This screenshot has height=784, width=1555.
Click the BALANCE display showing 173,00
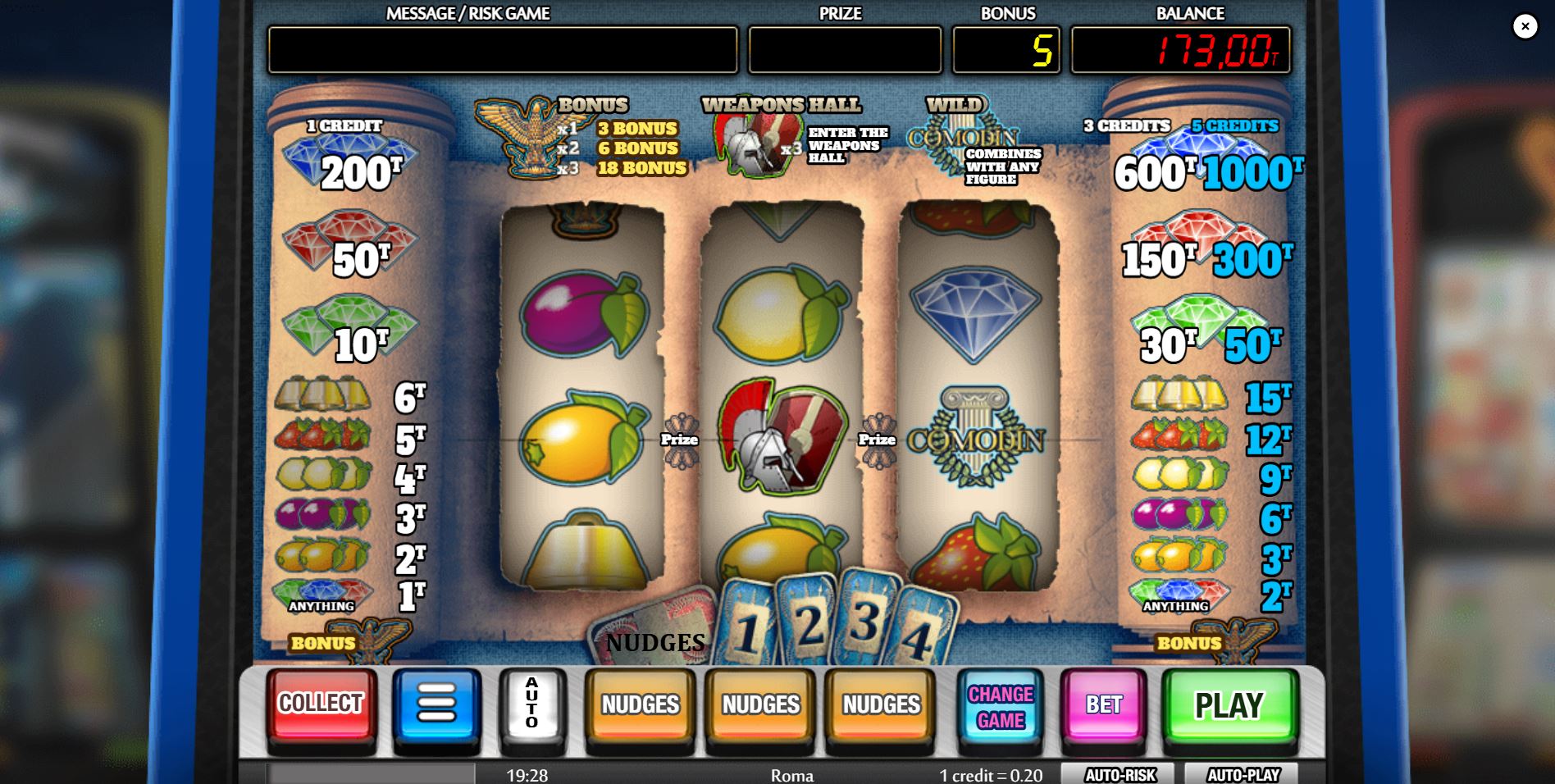(1181, 51)
